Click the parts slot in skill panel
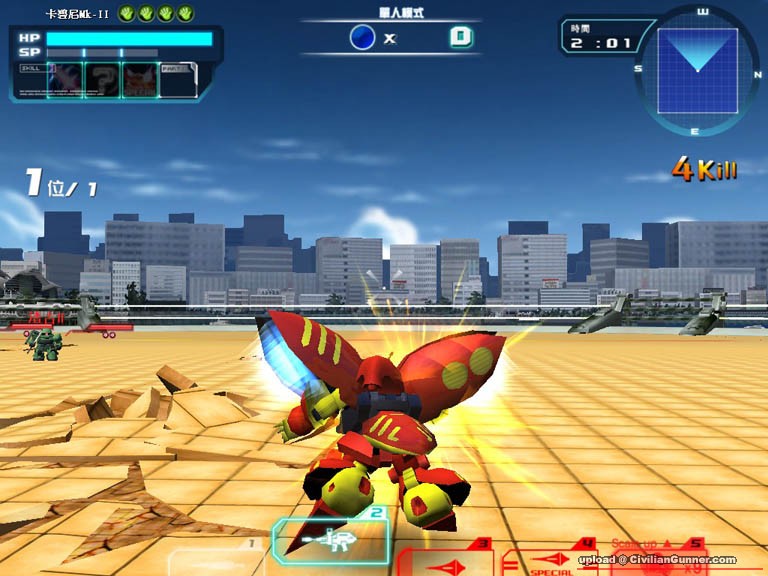 177,80
